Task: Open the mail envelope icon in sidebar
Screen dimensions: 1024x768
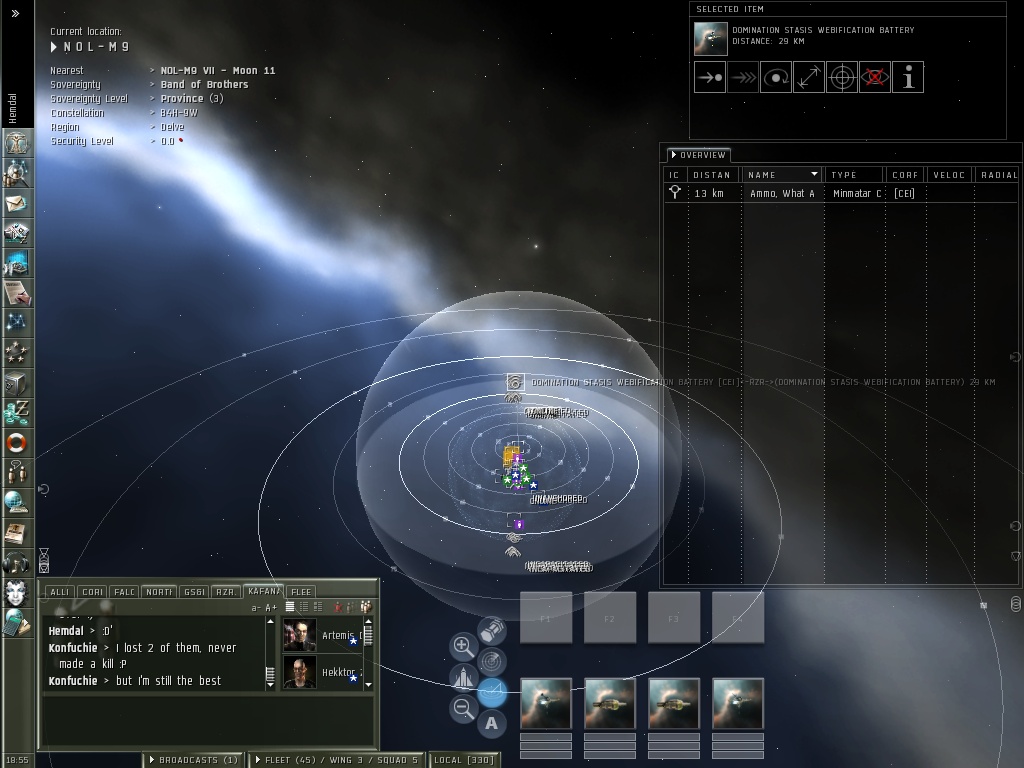Action: [x=17, y=203]
